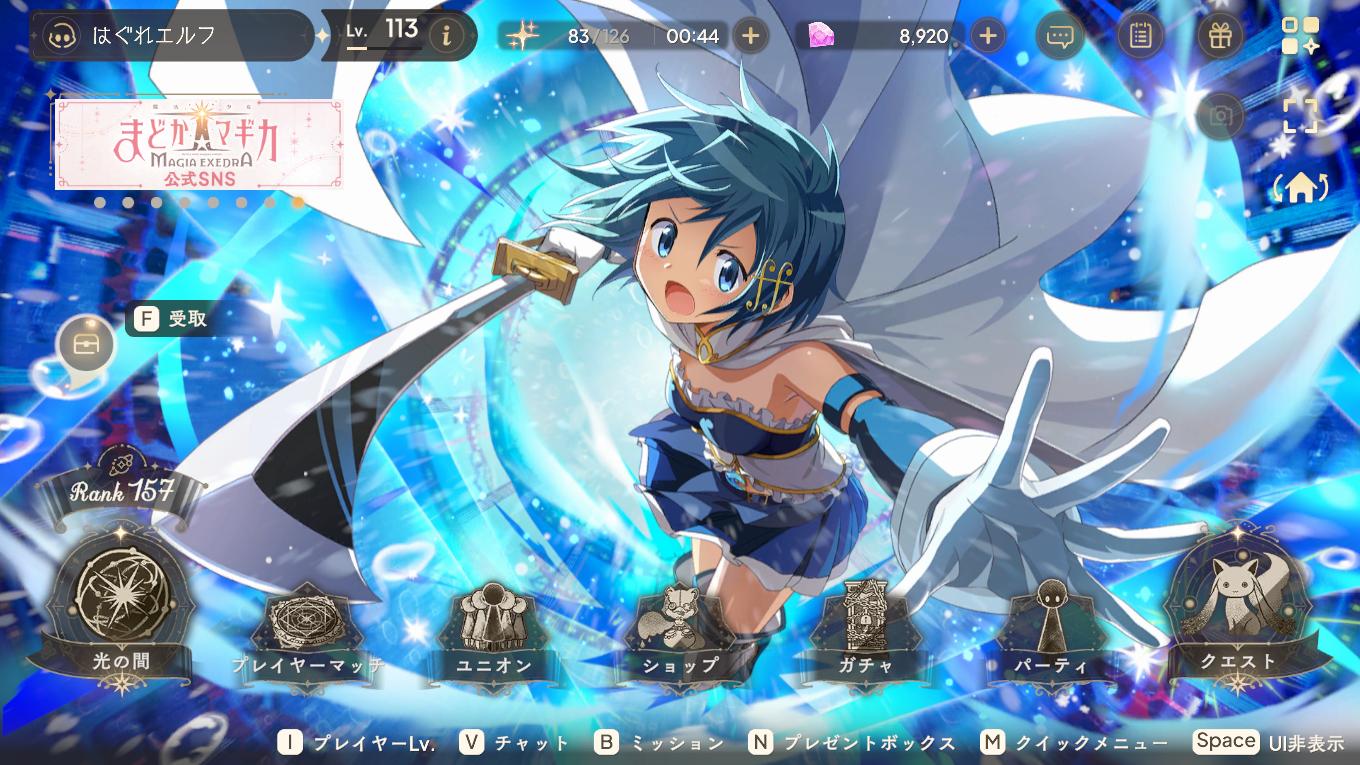Select プレイヤーマッチ (Player Match)
Screen dimensions: 1360x765
tap(307, 630)
